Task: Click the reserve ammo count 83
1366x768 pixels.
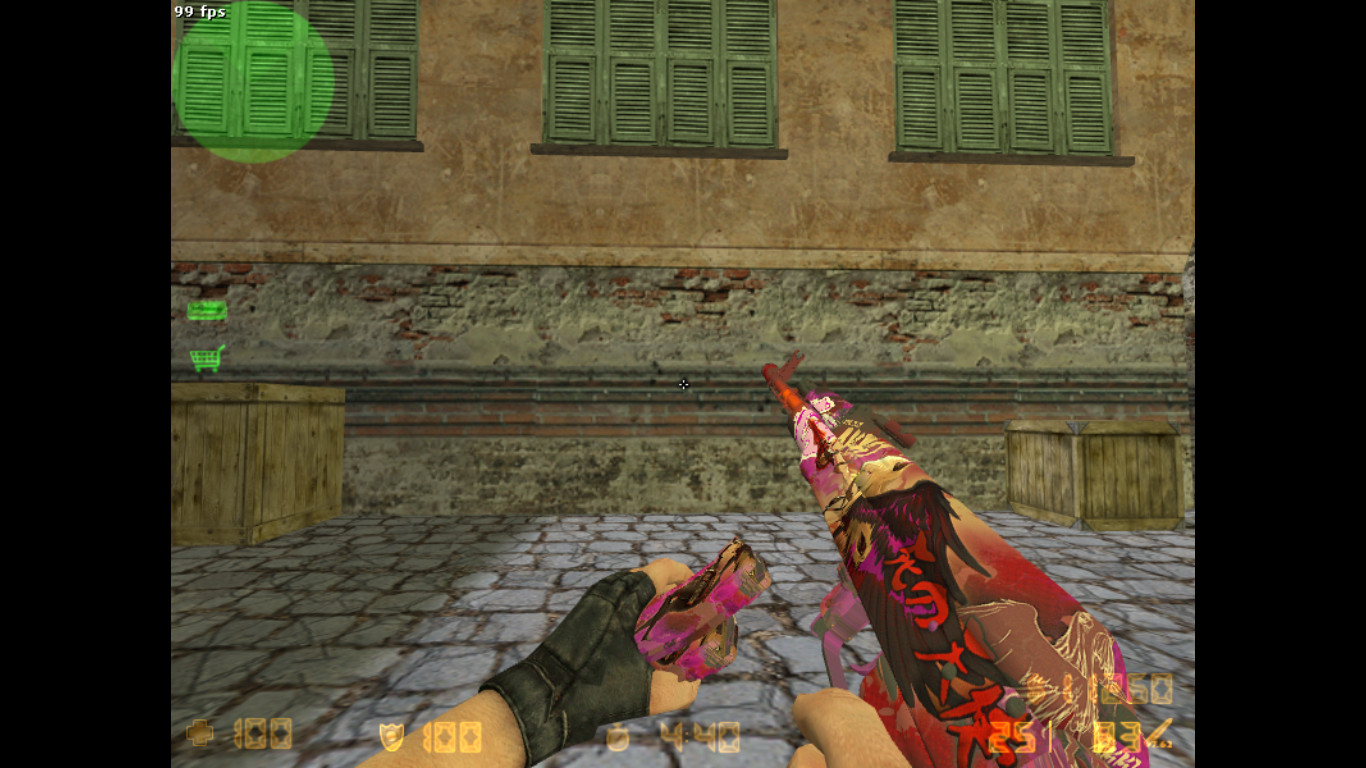Action: (x=1120, y=737)
